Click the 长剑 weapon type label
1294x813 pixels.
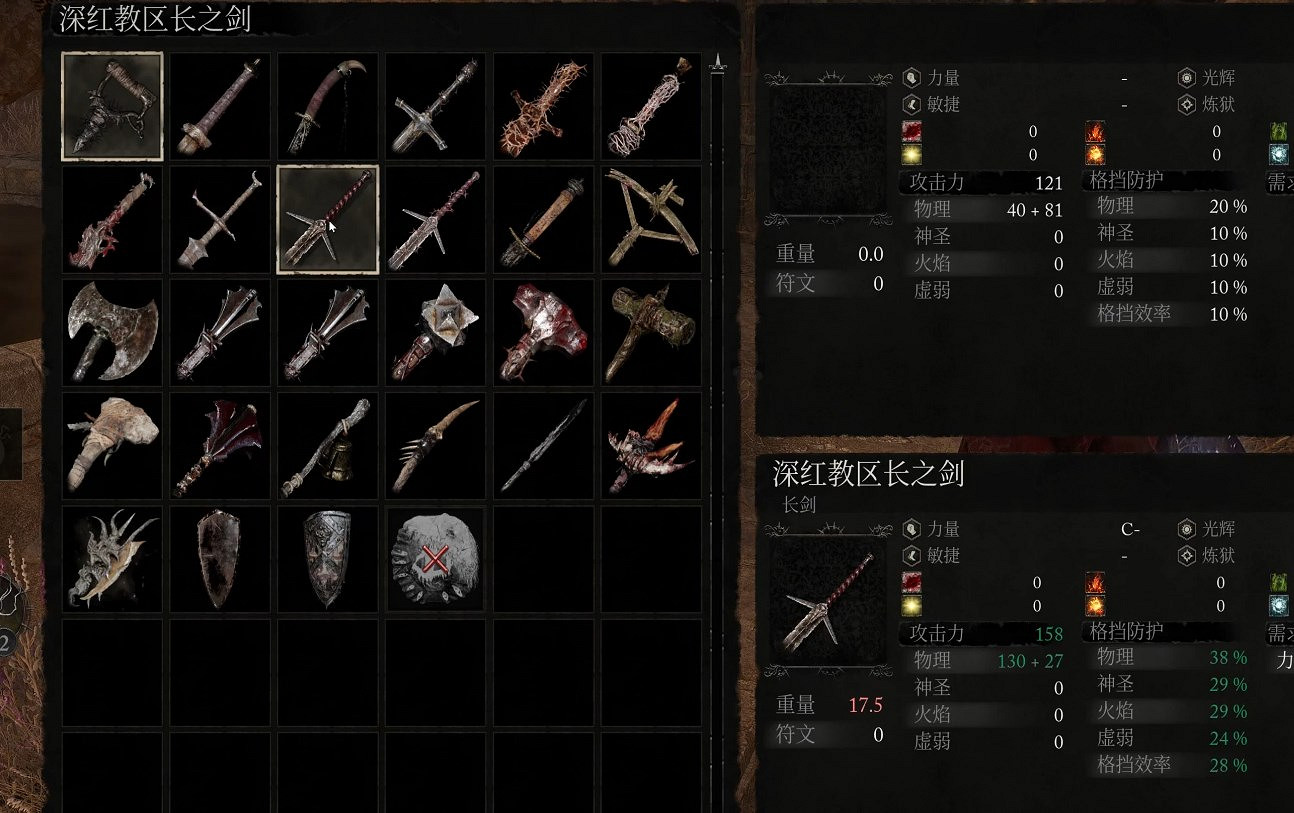[801, 505]
